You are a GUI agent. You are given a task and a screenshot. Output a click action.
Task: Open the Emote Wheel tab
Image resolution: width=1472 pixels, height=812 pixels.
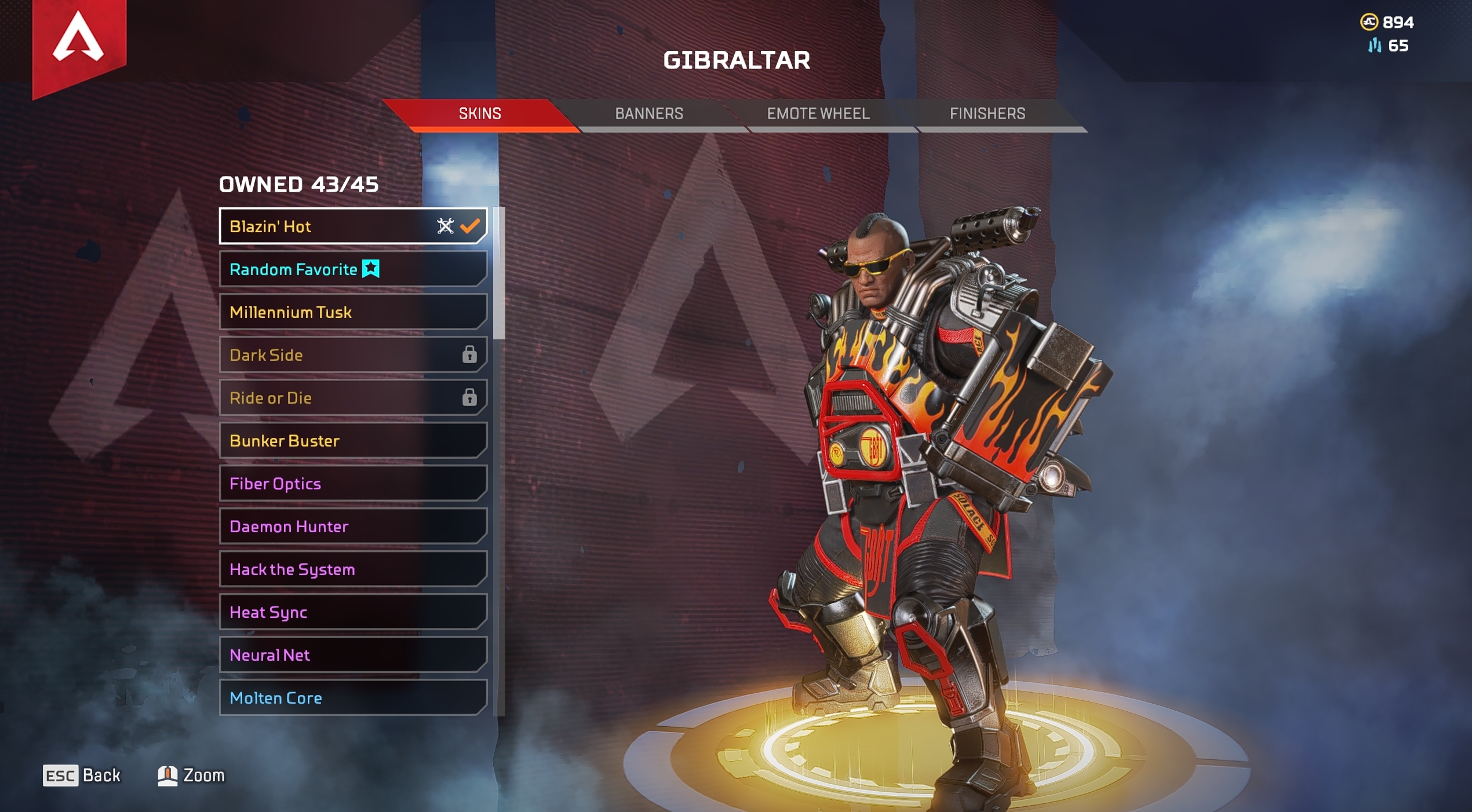pos(818,114)
